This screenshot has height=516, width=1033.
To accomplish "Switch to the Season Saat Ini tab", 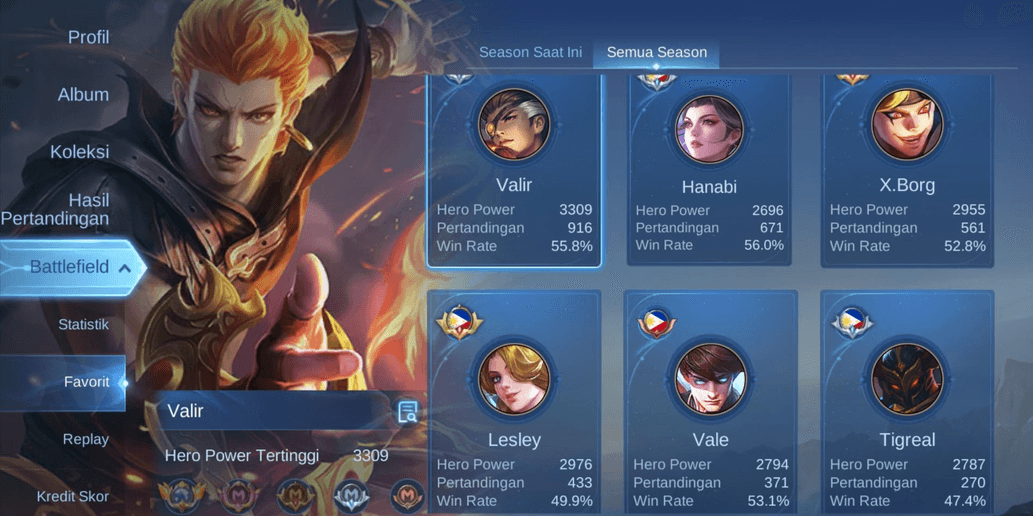I will [x=530, y=52].
